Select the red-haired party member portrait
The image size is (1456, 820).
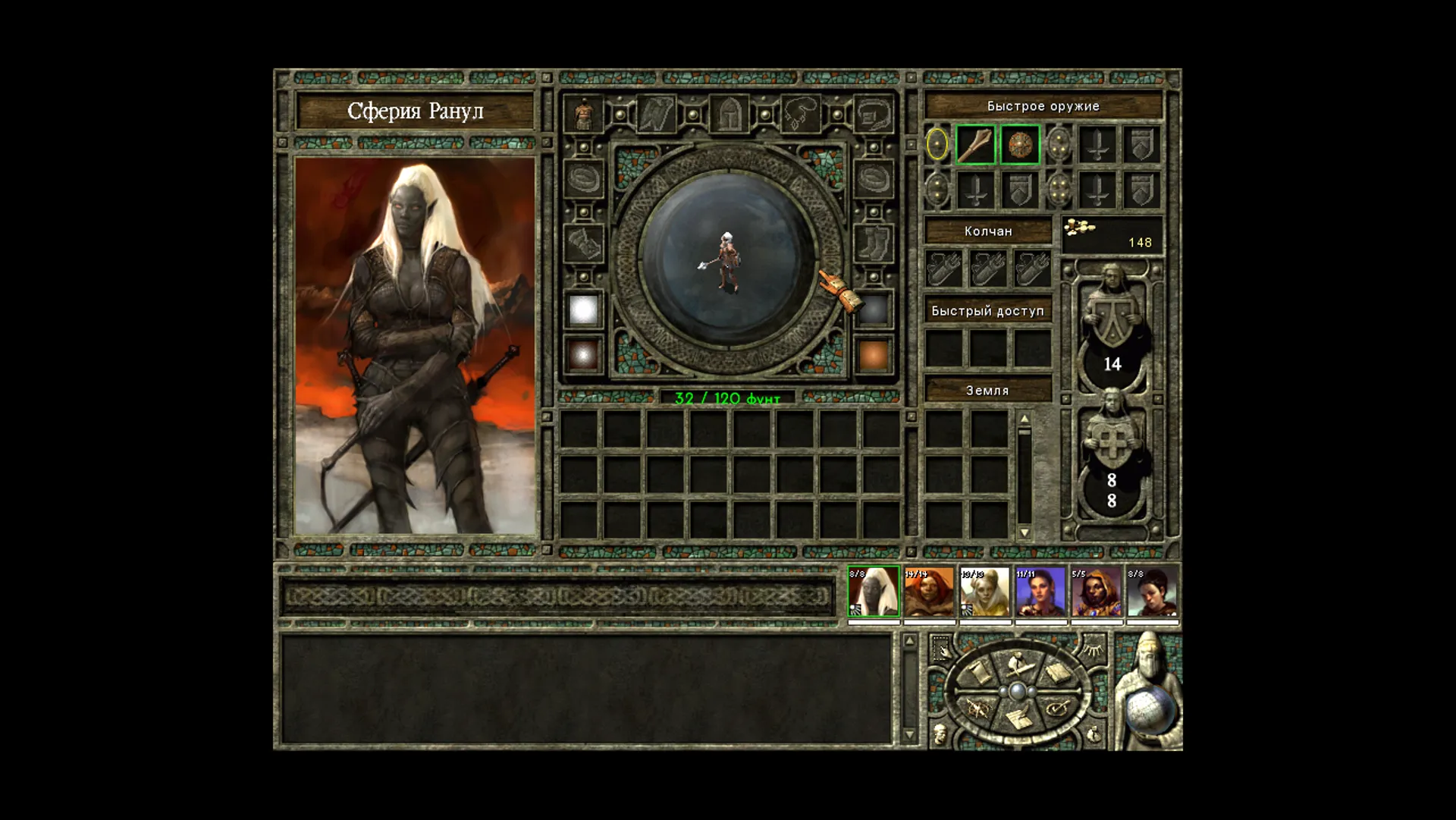pyautogui.click(x=929, y=592)
